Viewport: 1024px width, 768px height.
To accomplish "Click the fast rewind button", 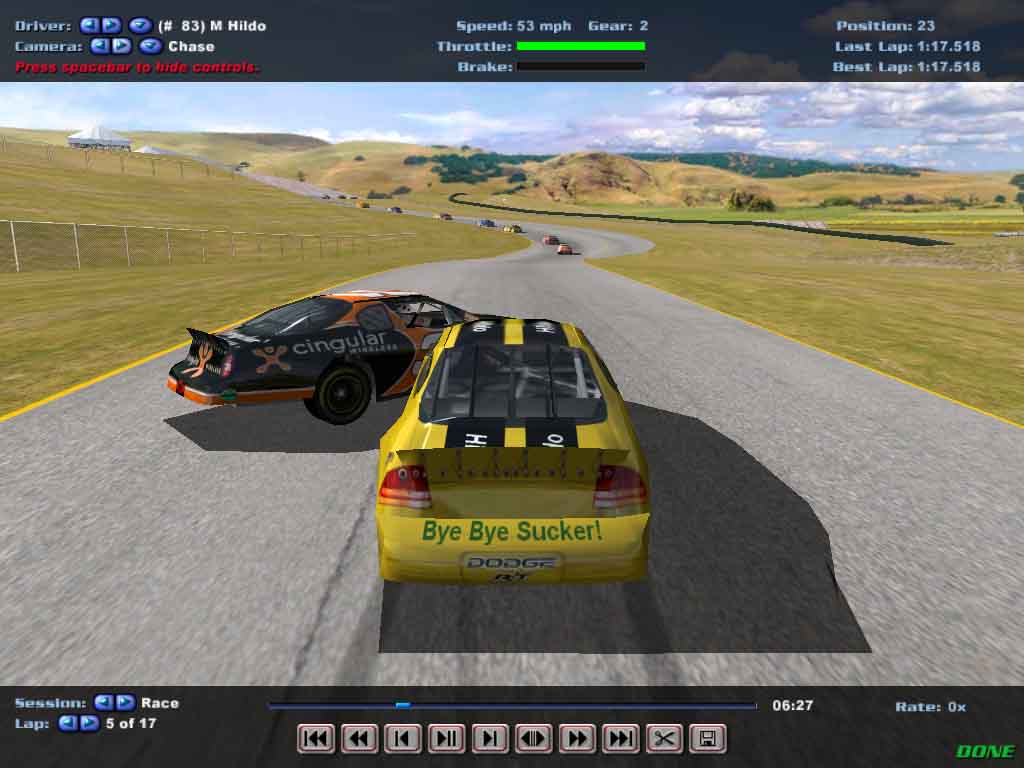I will pyautogui.click(x=359, y=739).
